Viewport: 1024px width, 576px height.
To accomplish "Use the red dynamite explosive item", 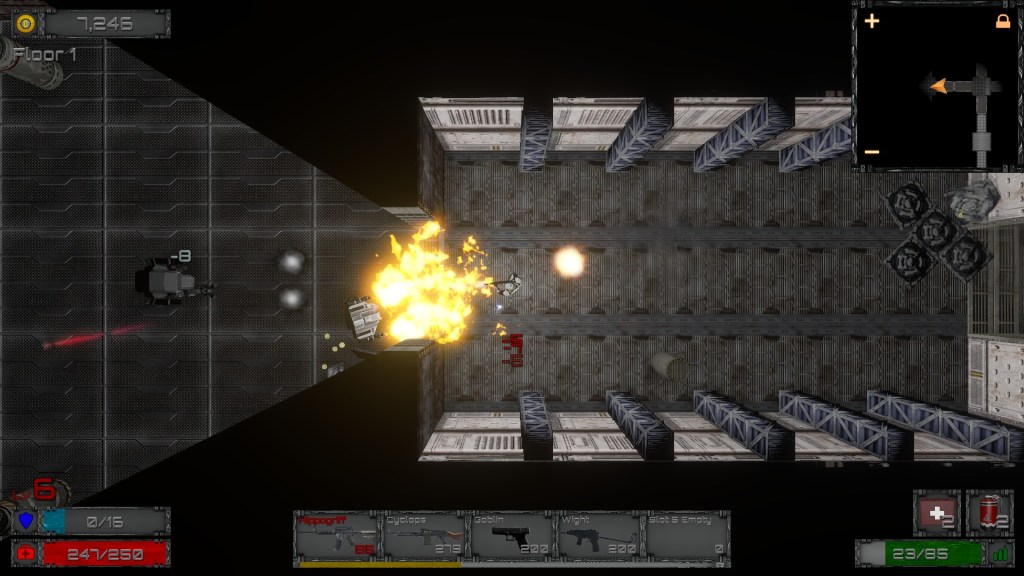I will 989,513.
